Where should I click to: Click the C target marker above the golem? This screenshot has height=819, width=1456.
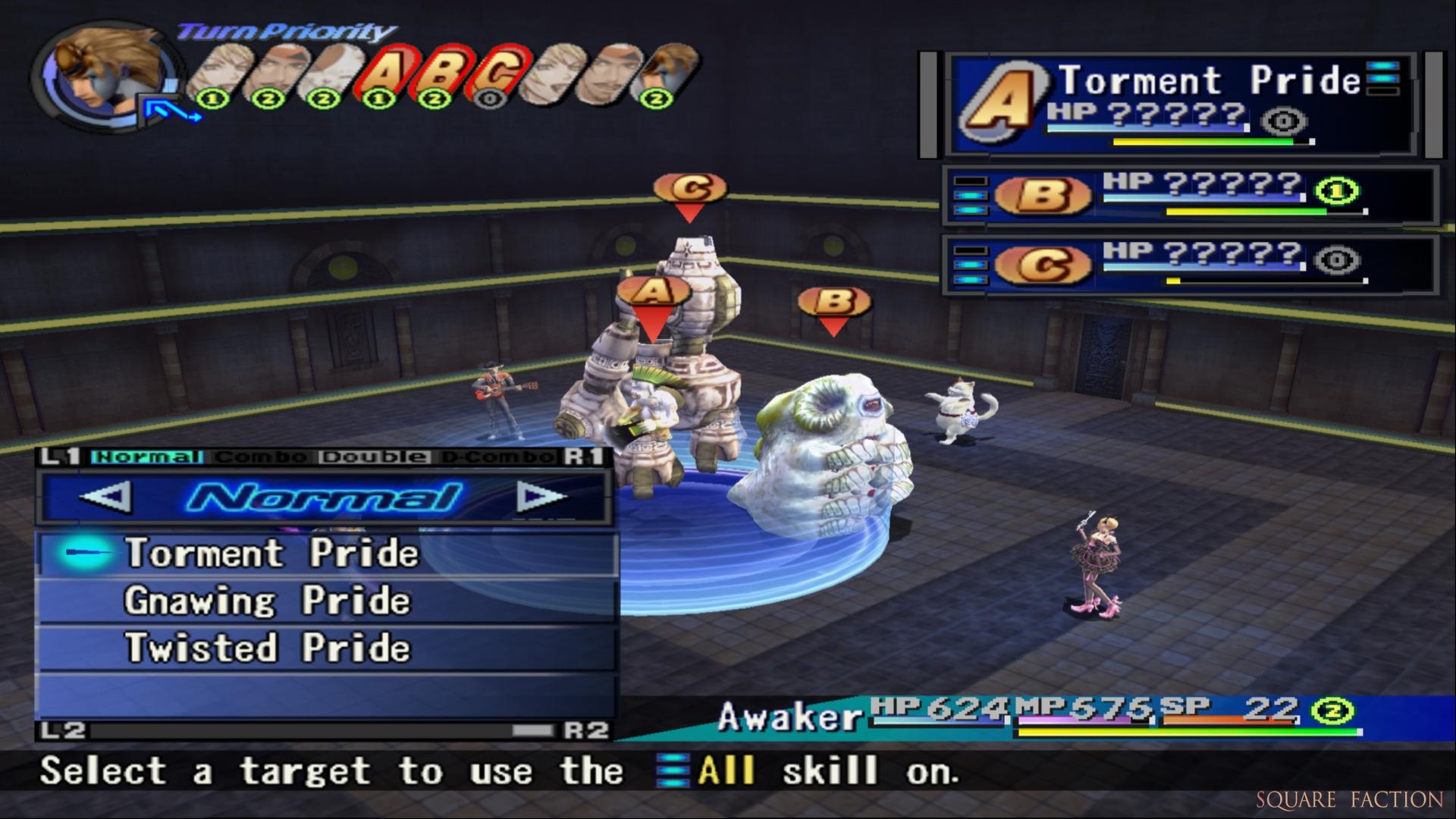pos(690,190)
